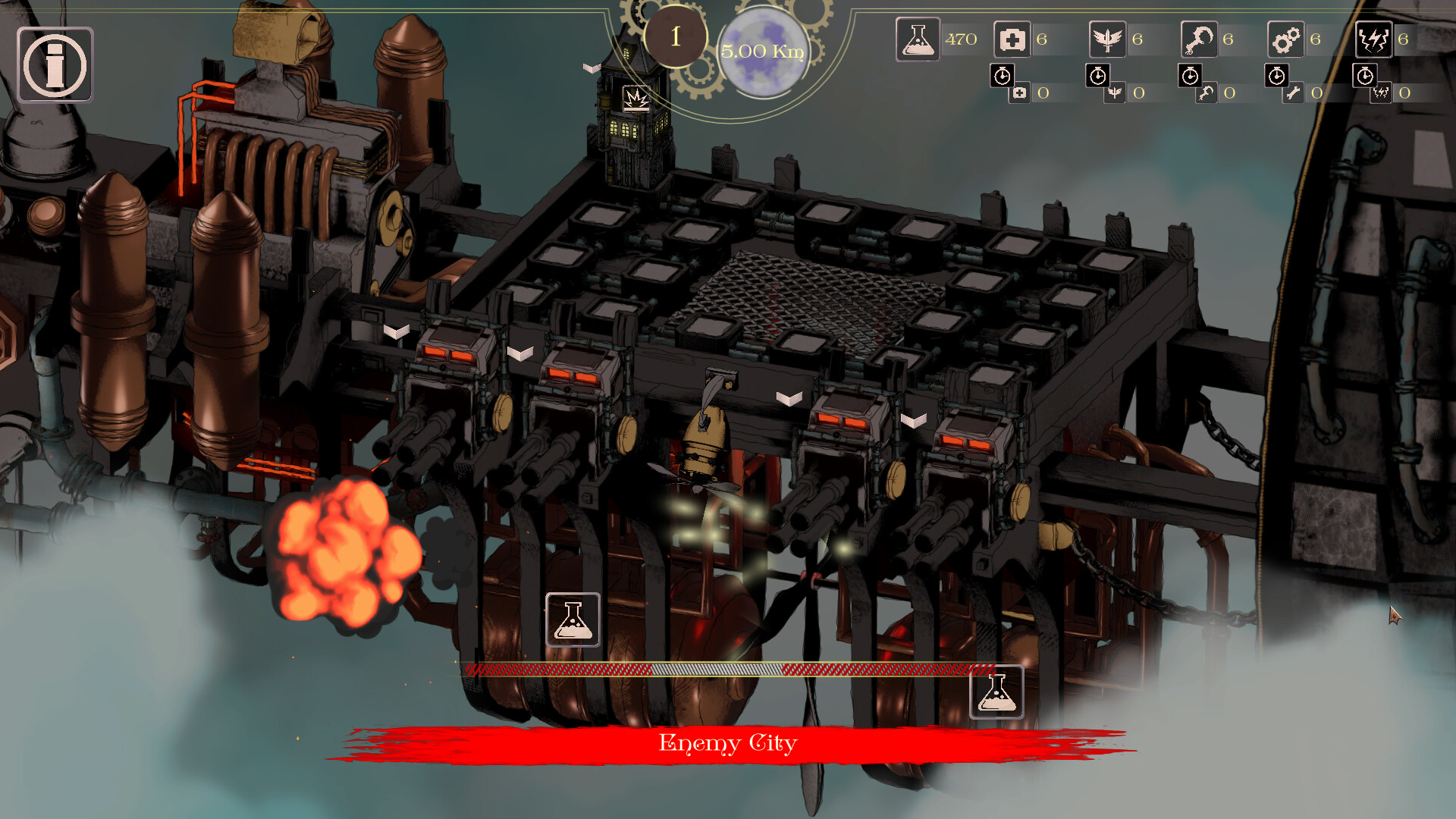
Task: Click the moon distance indicator
Action: [762, 52]
